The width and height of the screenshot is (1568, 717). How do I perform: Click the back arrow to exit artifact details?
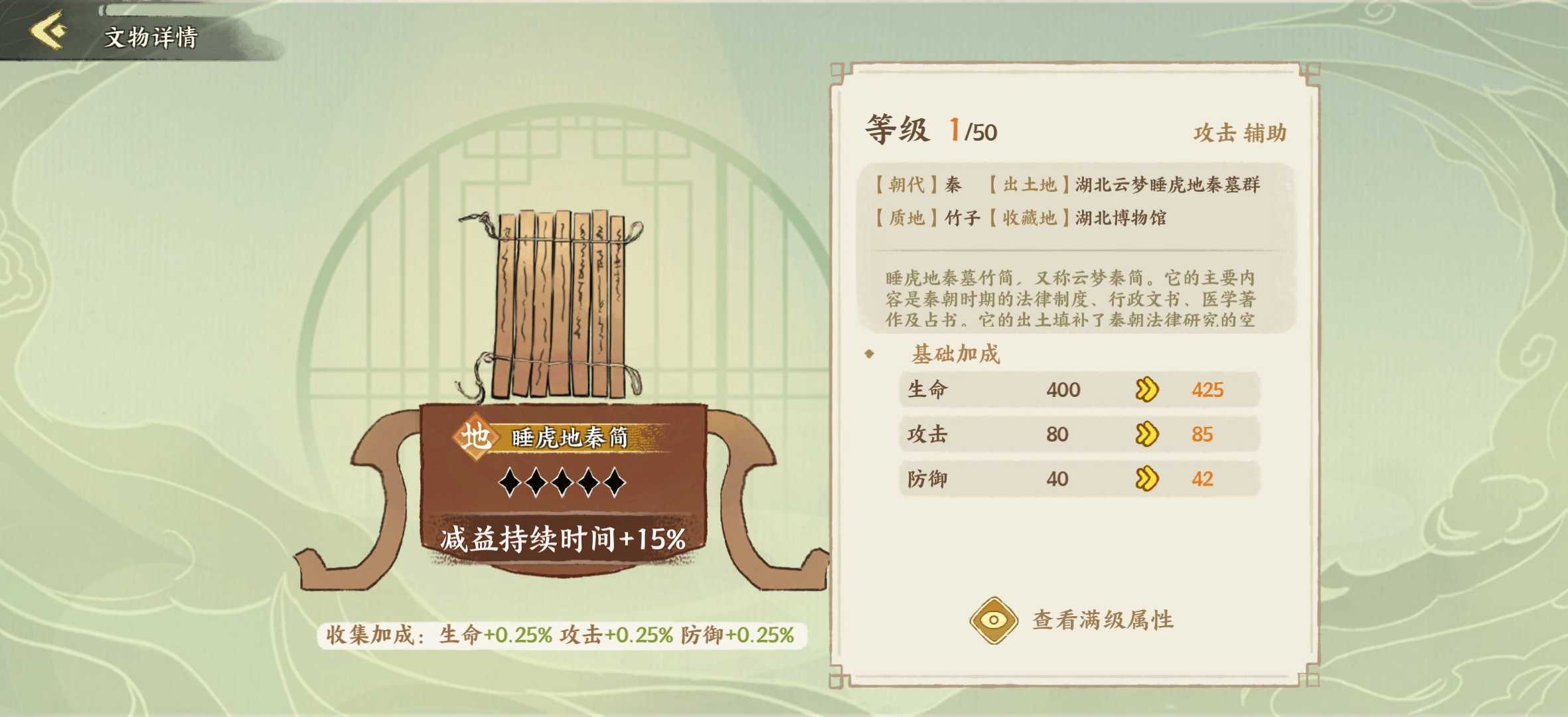[46, 30]
